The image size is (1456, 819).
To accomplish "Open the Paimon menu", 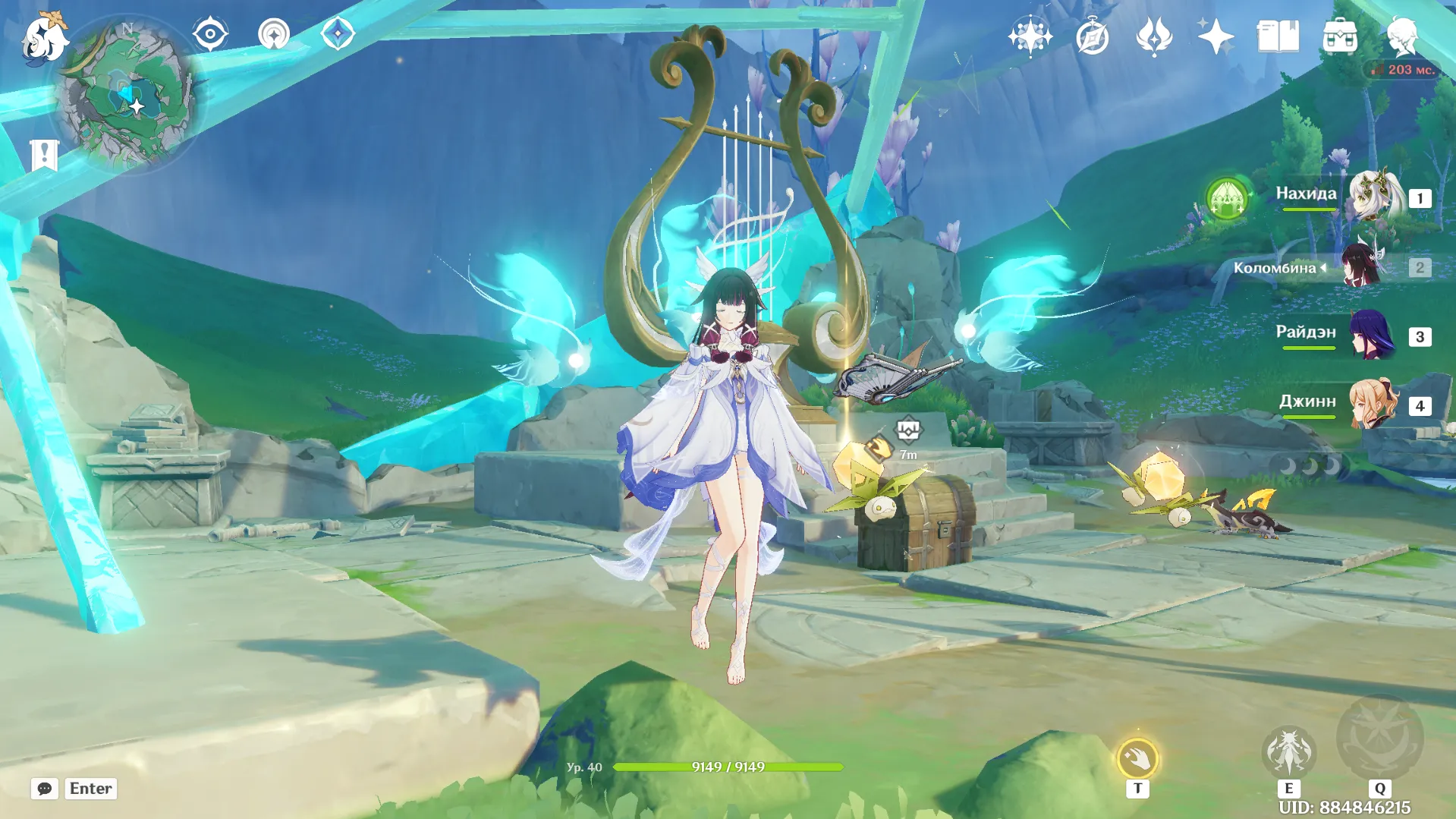I will 44,36.
